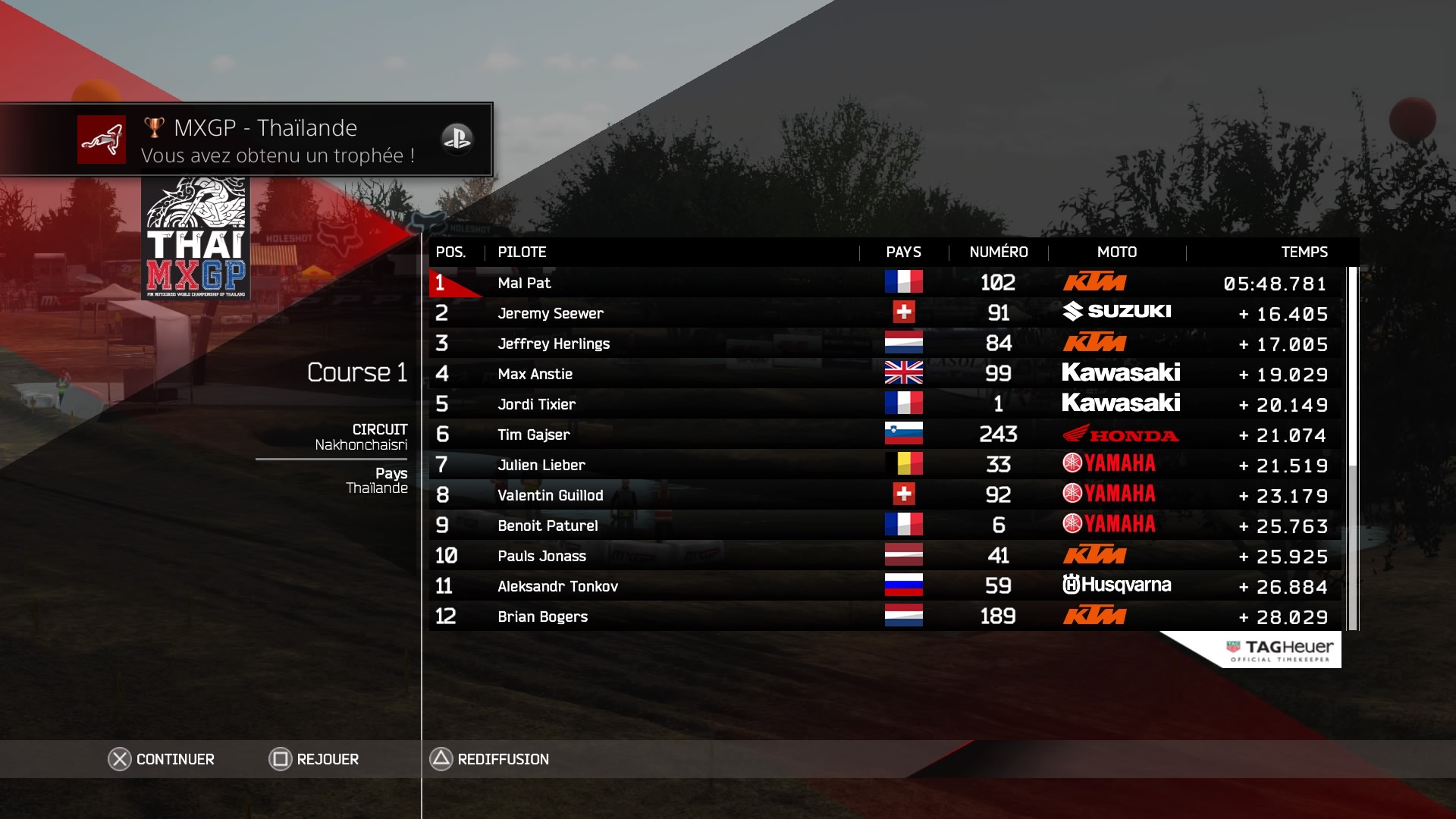The width and height of the screenshot is (1456, 819).
Task: Click Aleksandr Tonkov's result row
Action: [884, 586]
